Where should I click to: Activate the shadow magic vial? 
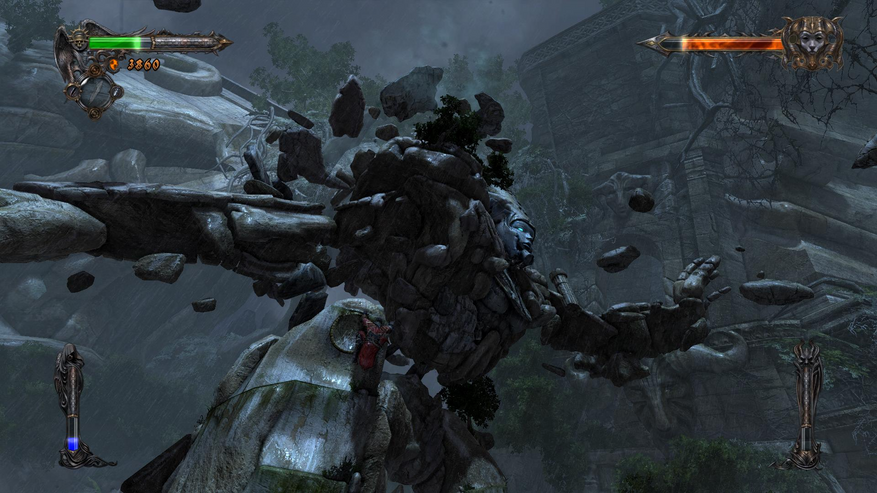[x=805, y=405]
